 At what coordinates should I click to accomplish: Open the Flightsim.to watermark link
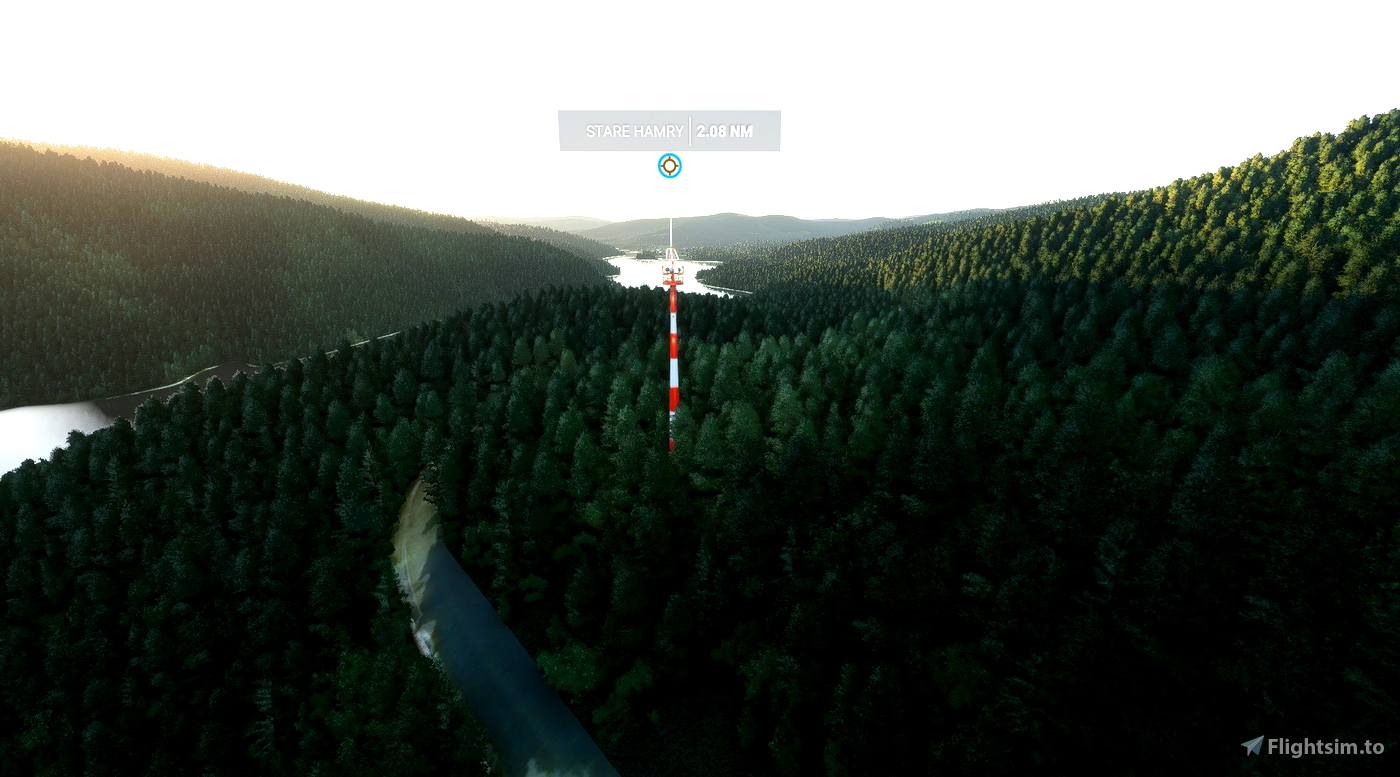(x=1313, y=746)
